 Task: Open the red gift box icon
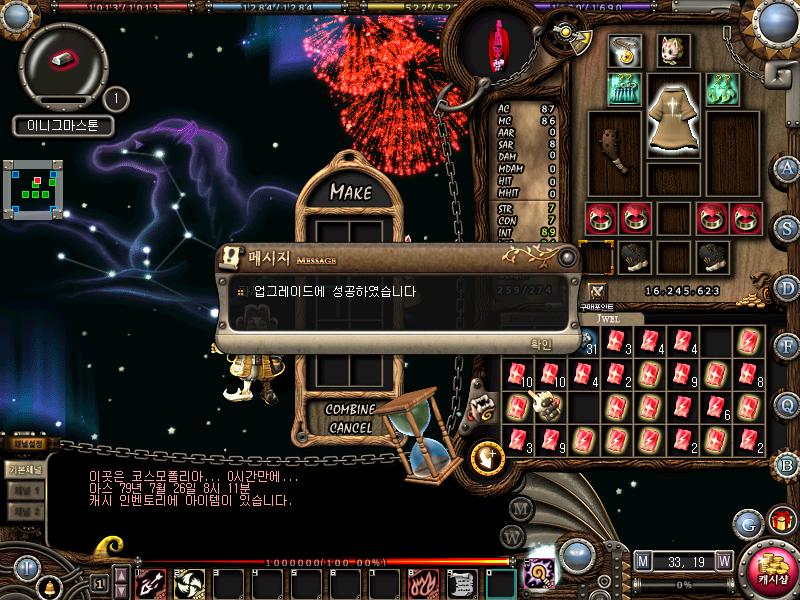click(779, 521)
